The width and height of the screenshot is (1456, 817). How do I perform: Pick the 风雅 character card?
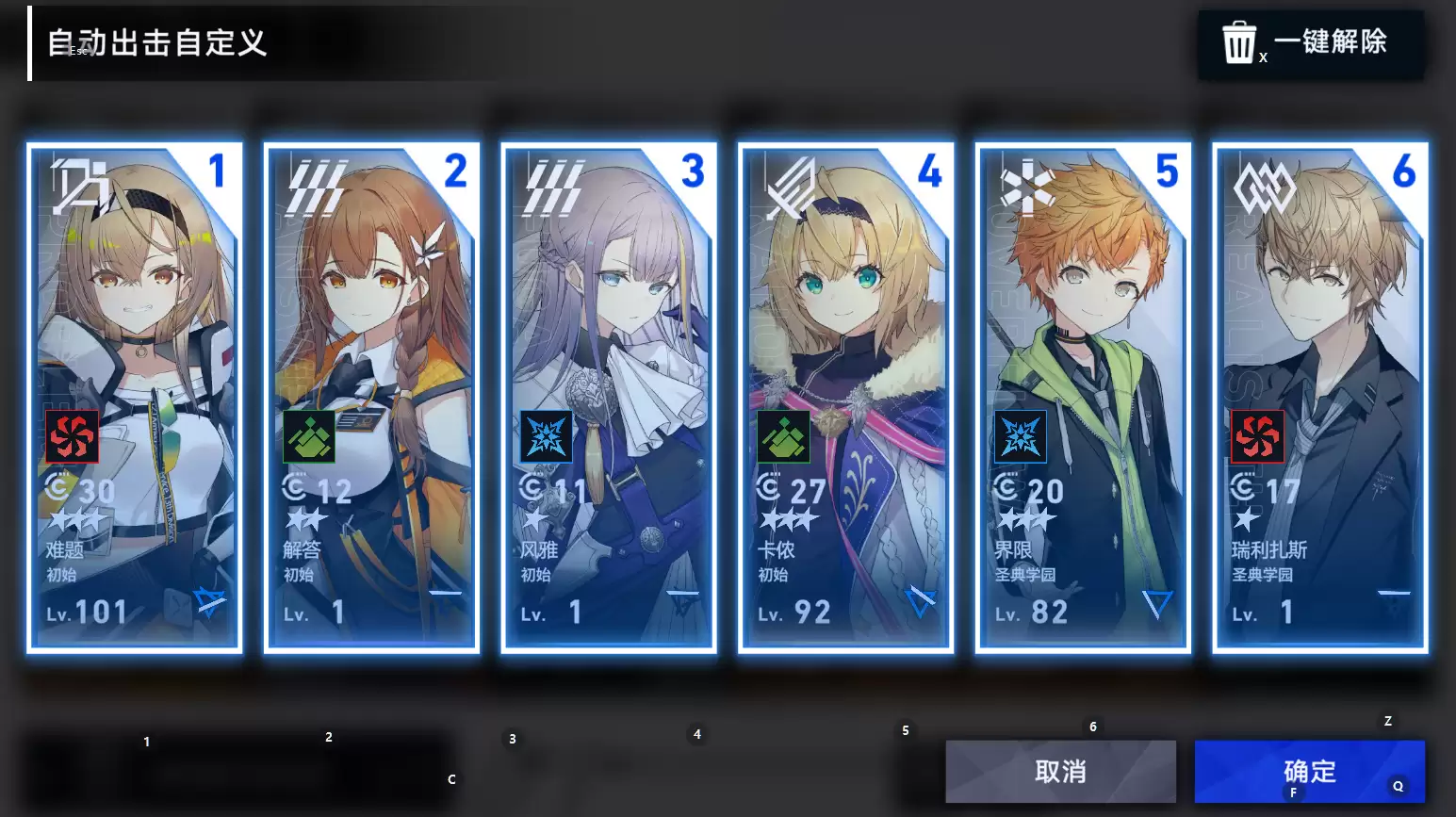[609, 397]
